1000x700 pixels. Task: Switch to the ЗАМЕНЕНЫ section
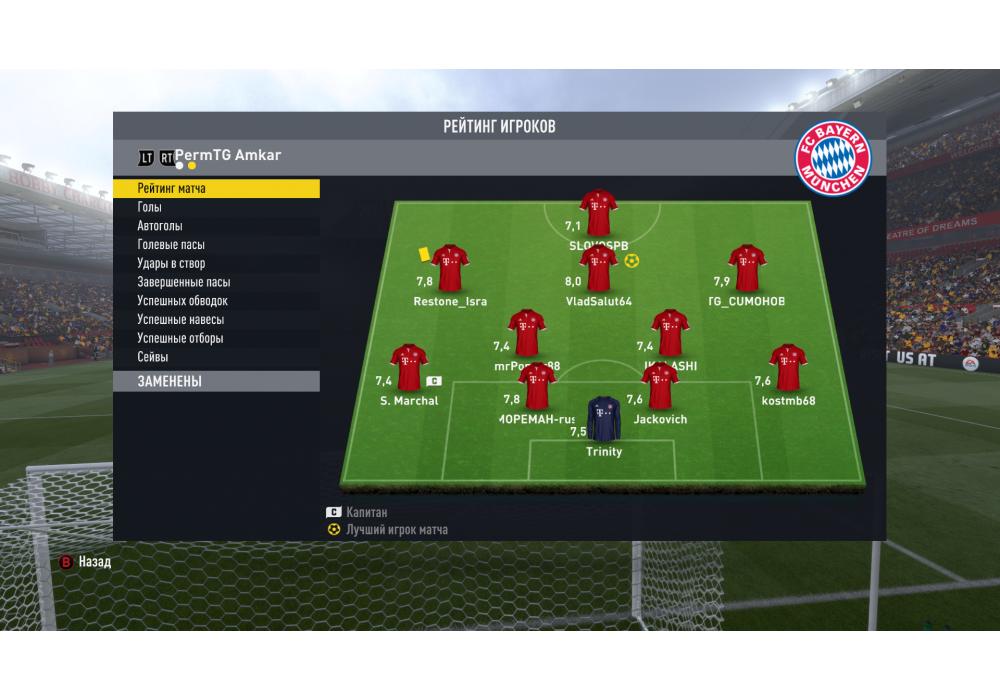216,381
